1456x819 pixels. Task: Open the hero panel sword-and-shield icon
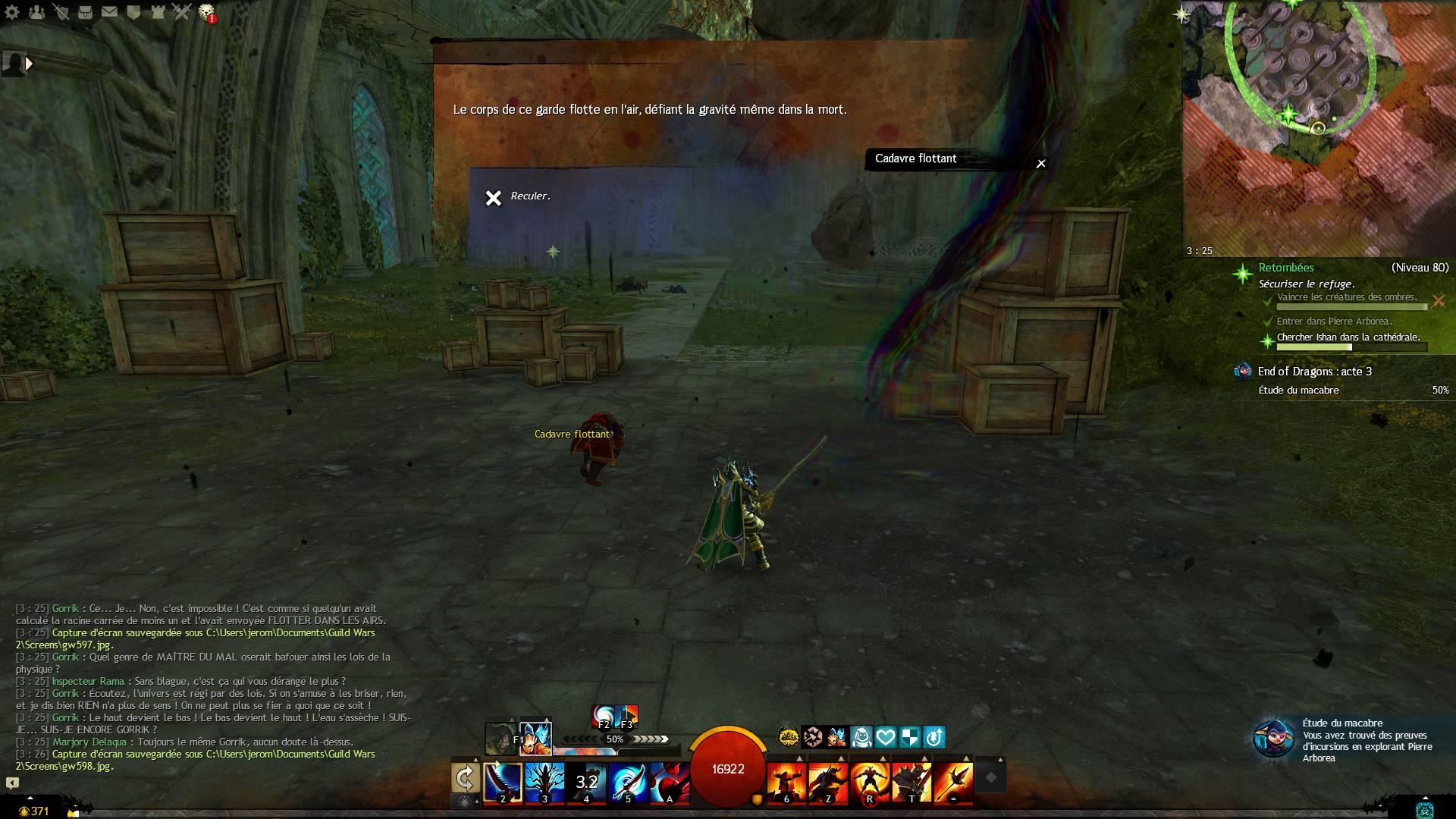(61, 11)
